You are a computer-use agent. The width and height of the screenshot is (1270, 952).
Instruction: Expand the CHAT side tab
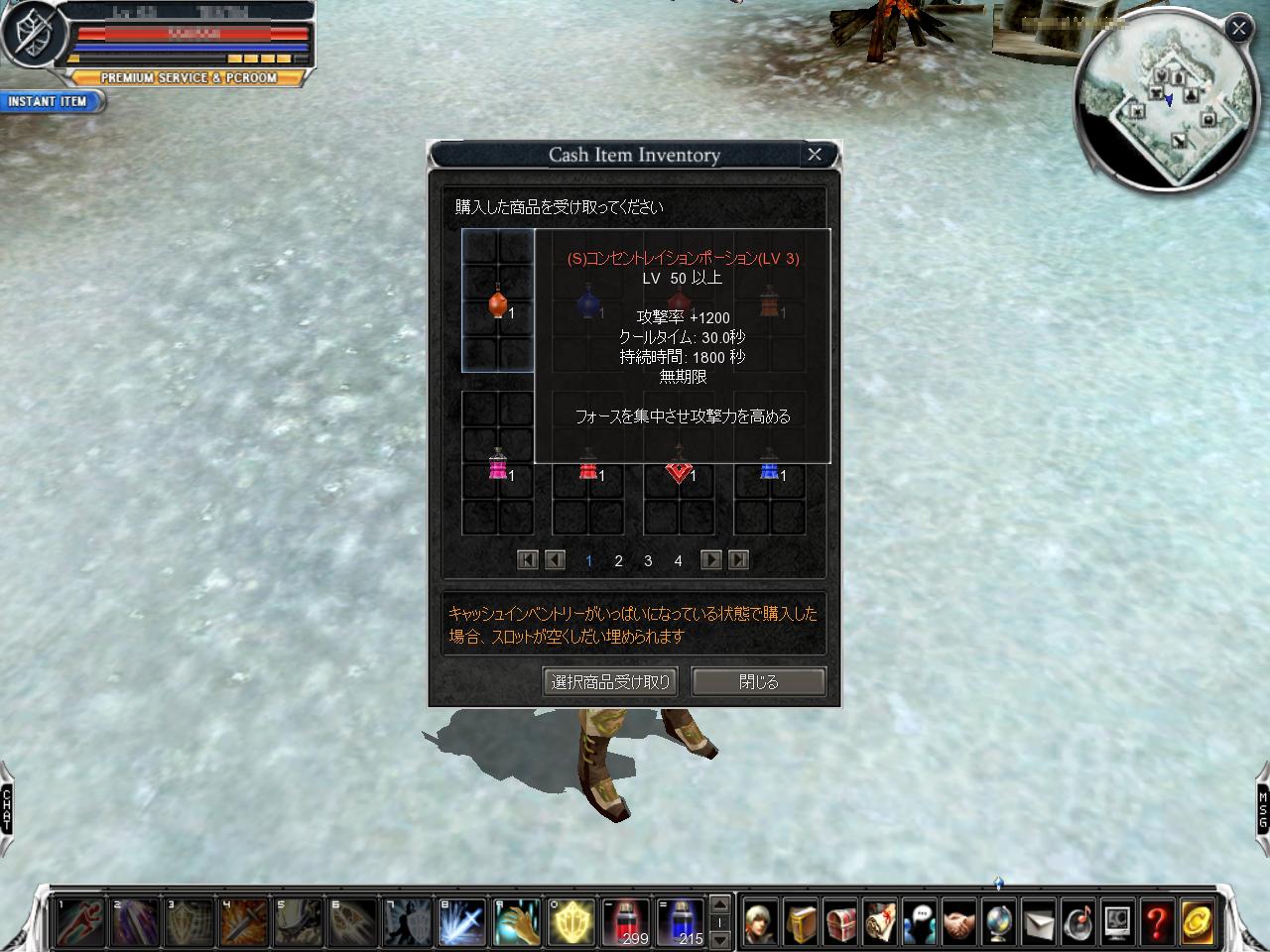7,808
